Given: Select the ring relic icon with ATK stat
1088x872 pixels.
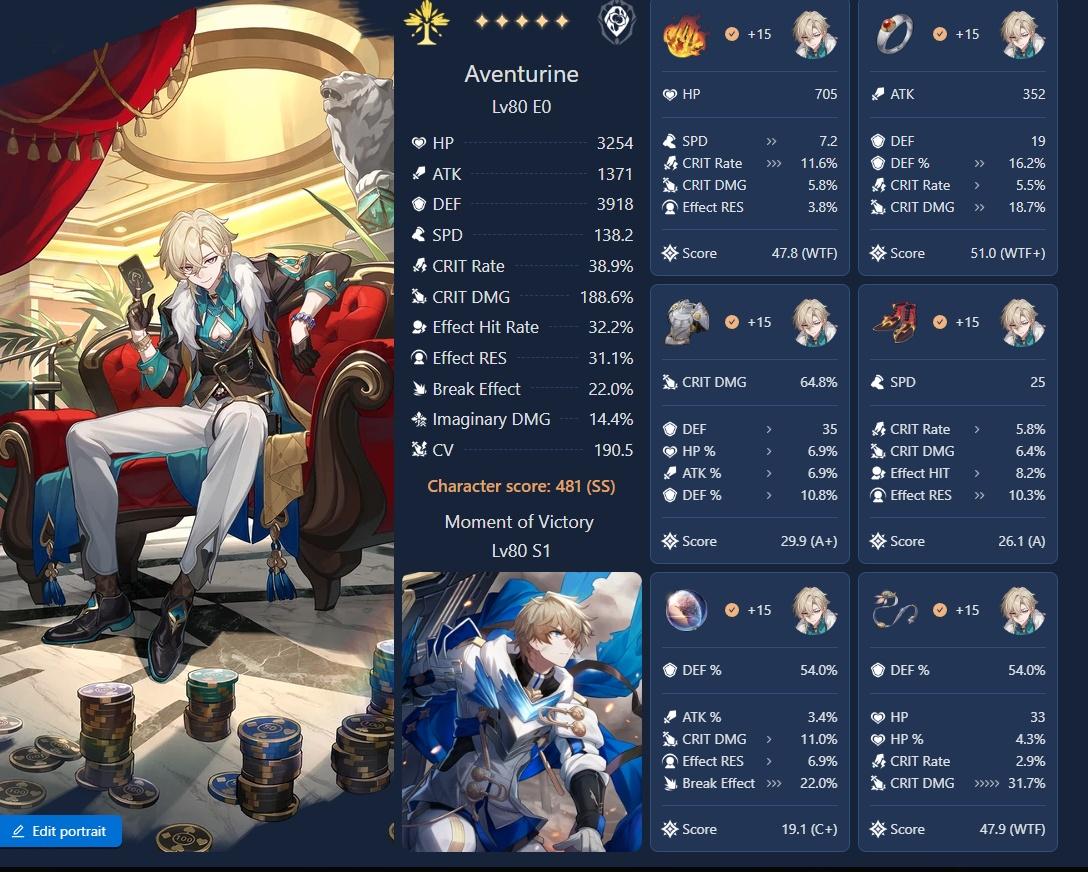Looking at the screenshot, I should (x=893, y=35).
